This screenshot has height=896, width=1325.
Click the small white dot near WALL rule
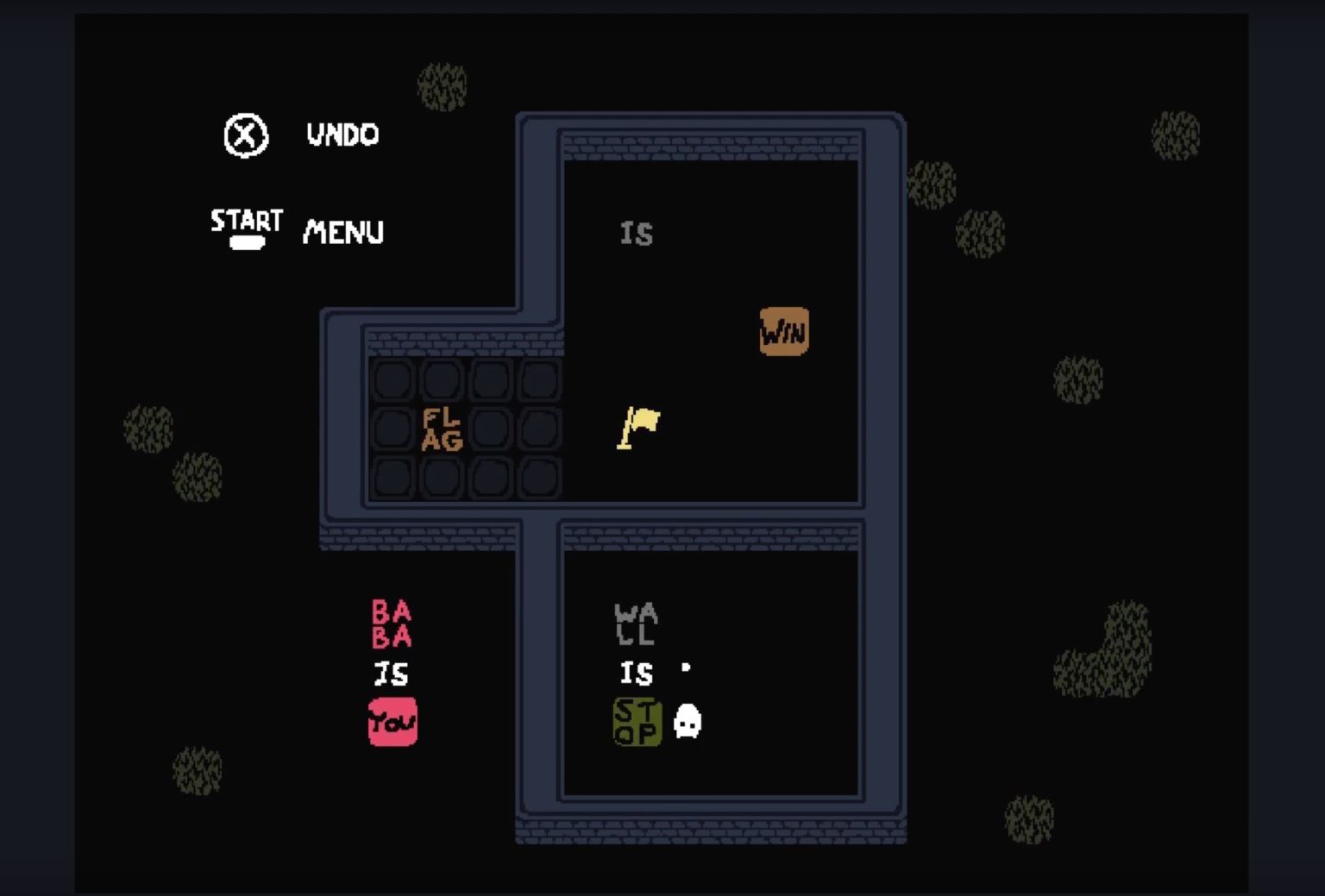coord(686,666)
